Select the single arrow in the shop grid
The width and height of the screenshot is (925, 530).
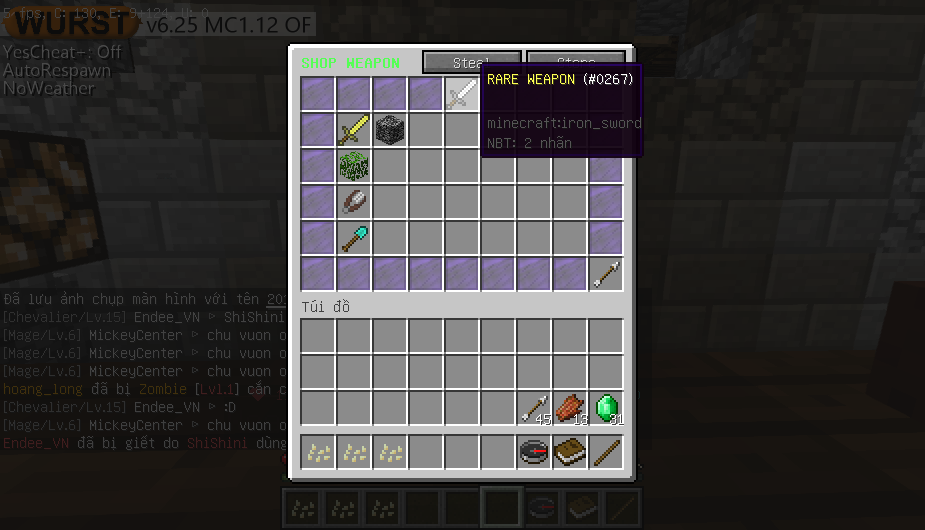(x=605, y=274)
